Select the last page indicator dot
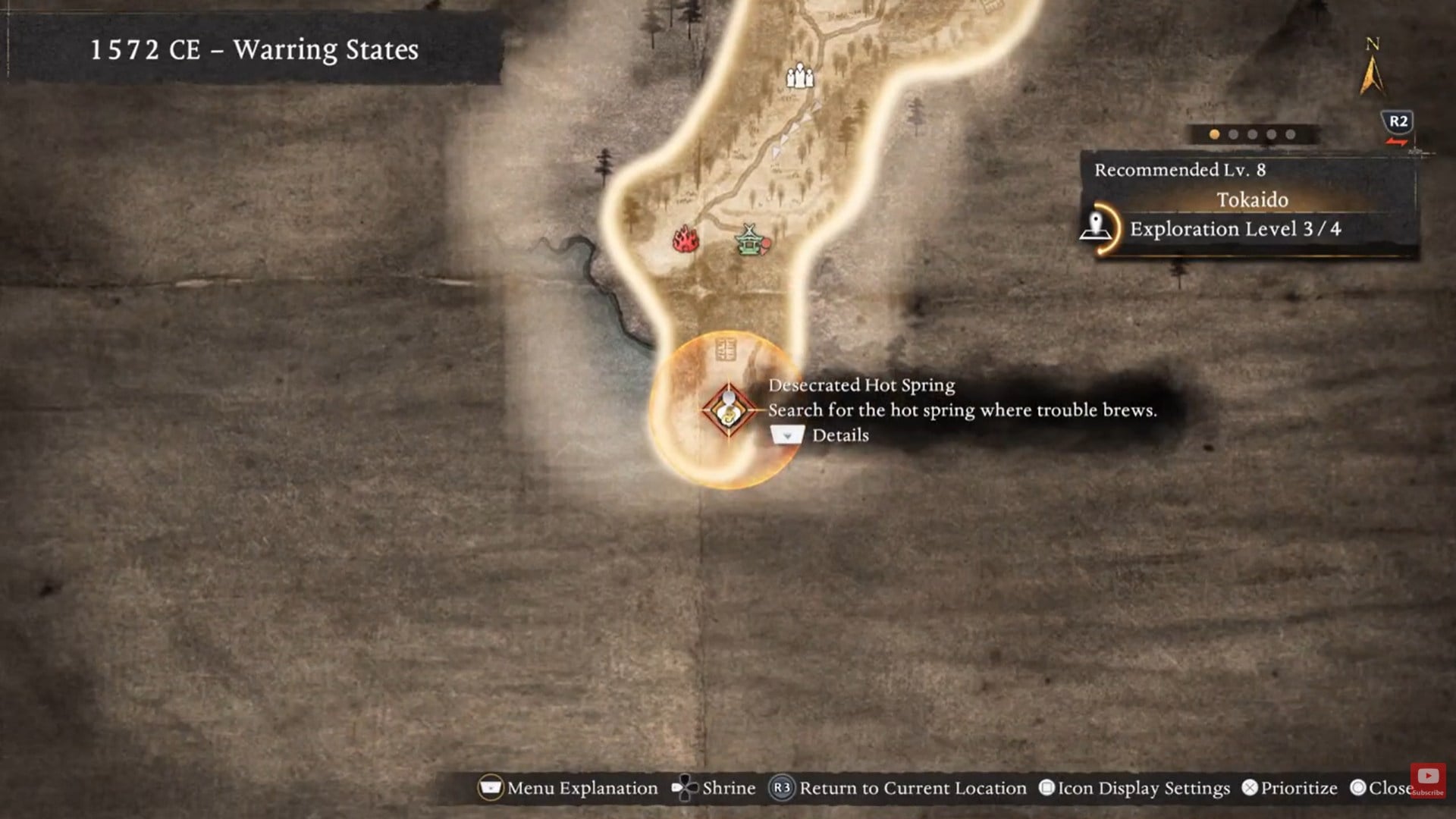Image resolution: width=1456 pixels, height=819 pixels. [x=1290, y=133]
